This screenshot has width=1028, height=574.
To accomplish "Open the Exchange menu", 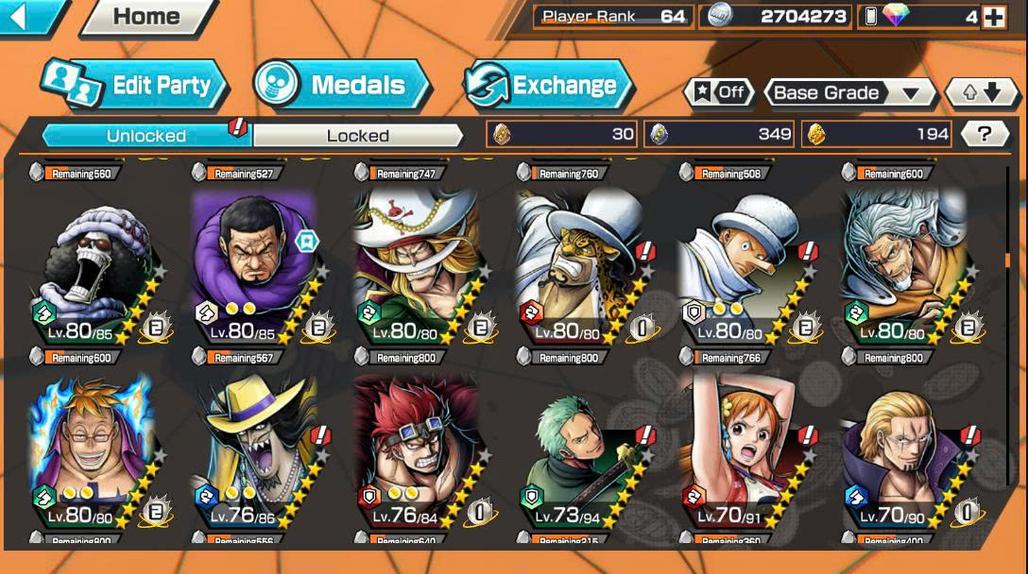I will click(x=549, y=84).
